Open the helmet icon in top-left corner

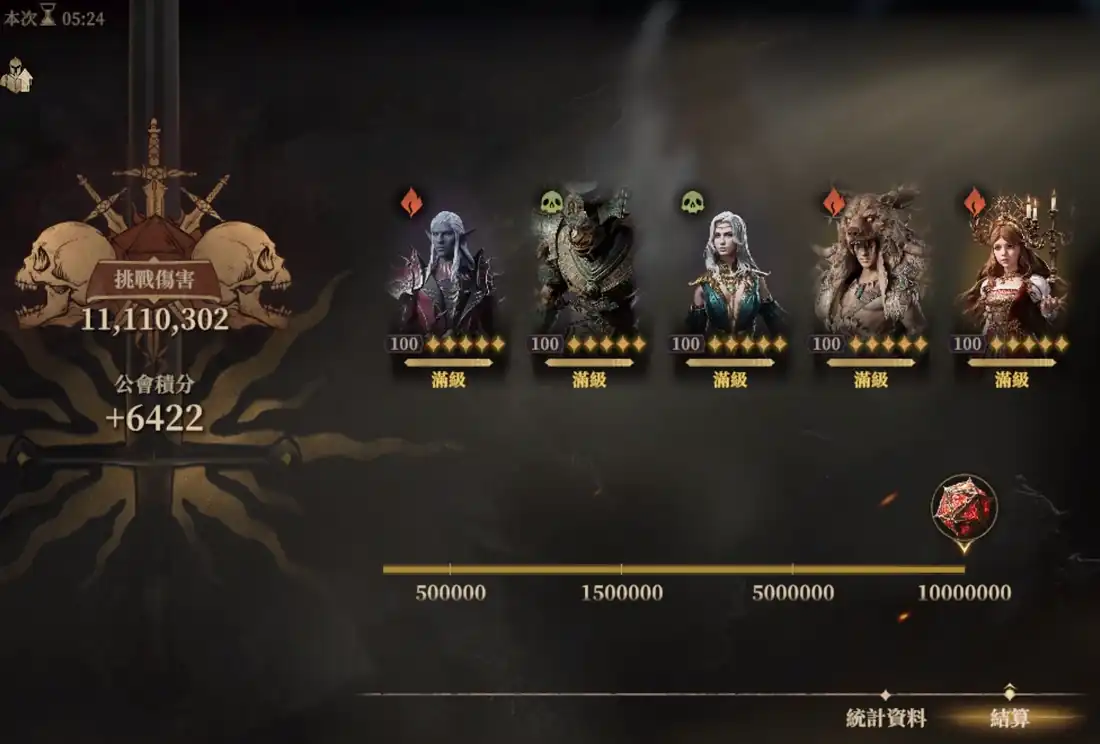[x=17, y=75]
